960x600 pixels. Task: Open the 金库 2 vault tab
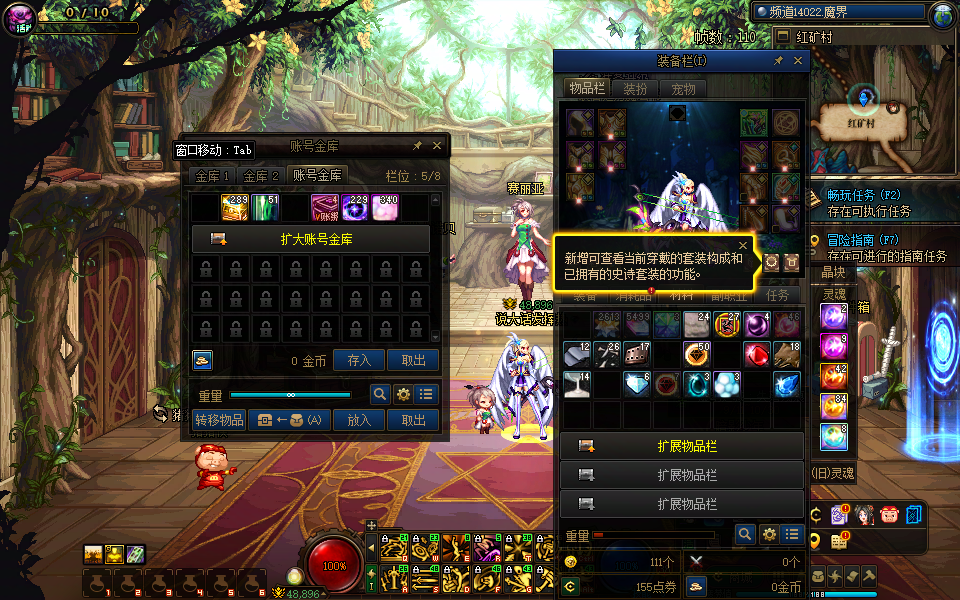(261, 175)
